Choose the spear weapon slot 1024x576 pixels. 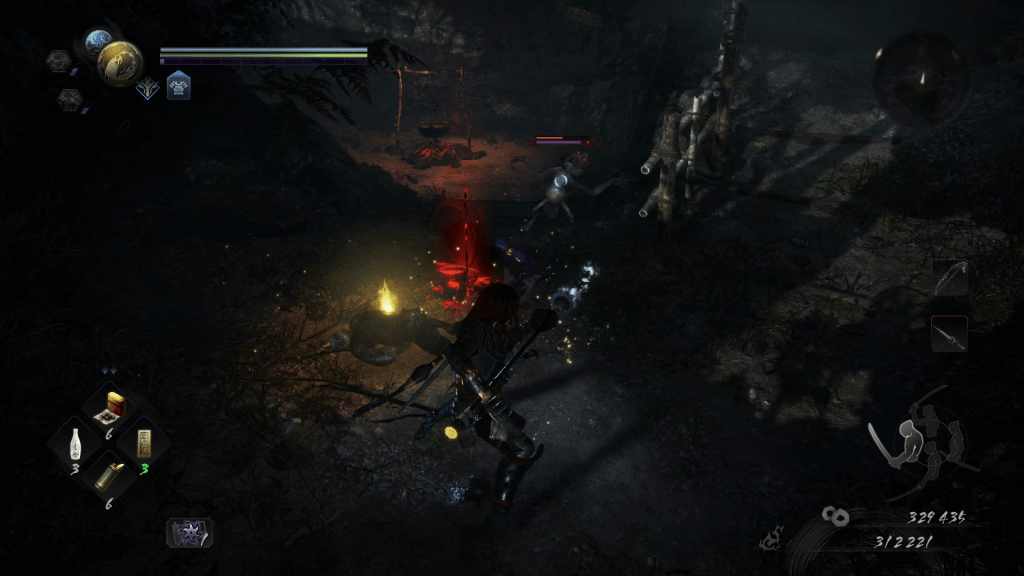(949, 333)
